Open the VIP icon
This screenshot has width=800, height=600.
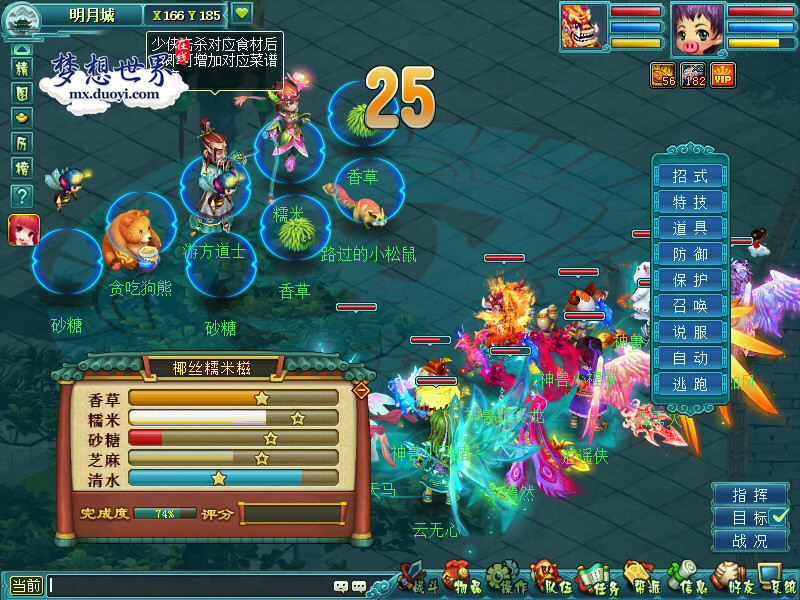723,75
